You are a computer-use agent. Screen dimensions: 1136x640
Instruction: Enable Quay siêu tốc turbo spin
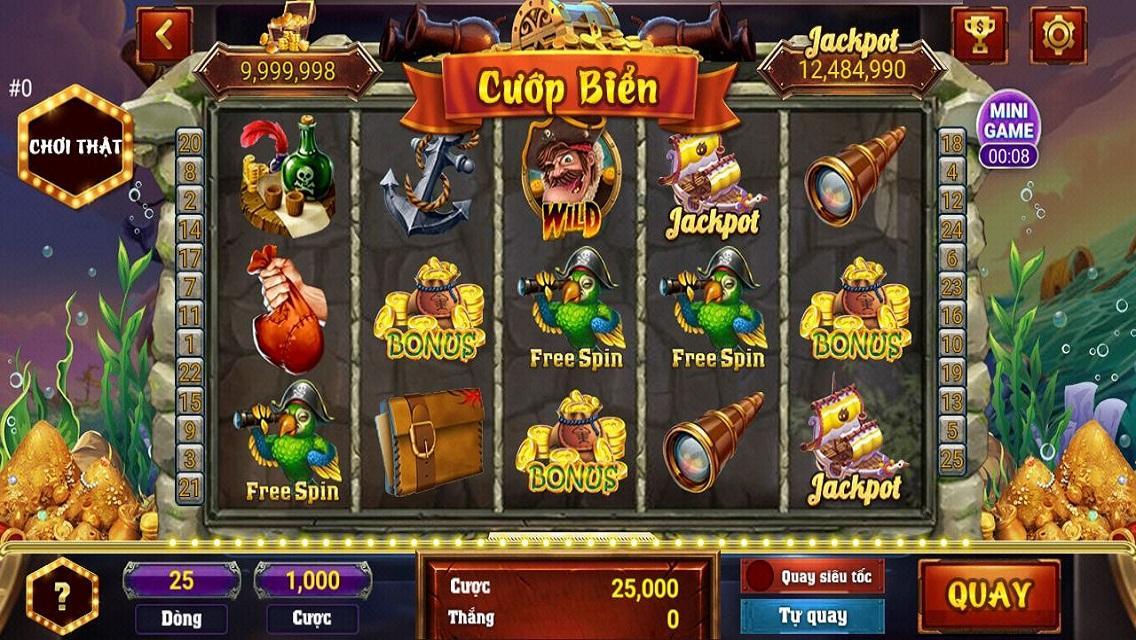point(812,577)
